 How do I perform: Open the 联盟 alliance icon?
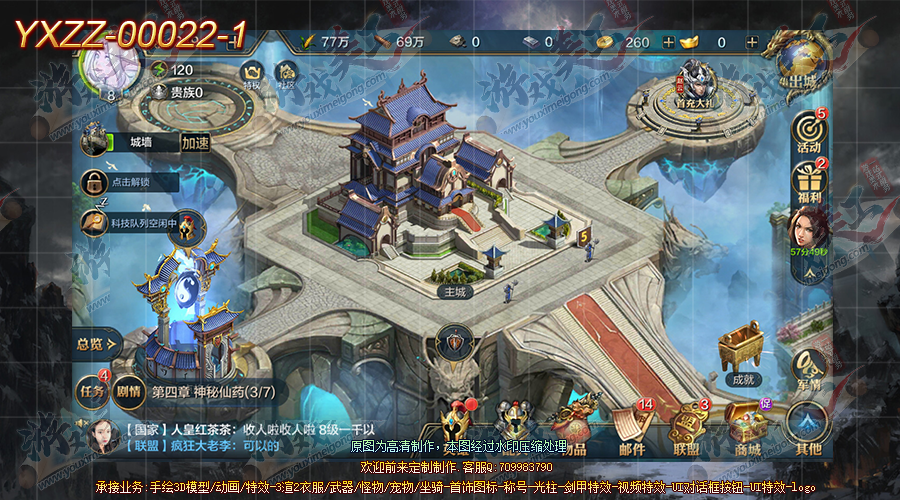pyautogui.click(x=687, y=427)
